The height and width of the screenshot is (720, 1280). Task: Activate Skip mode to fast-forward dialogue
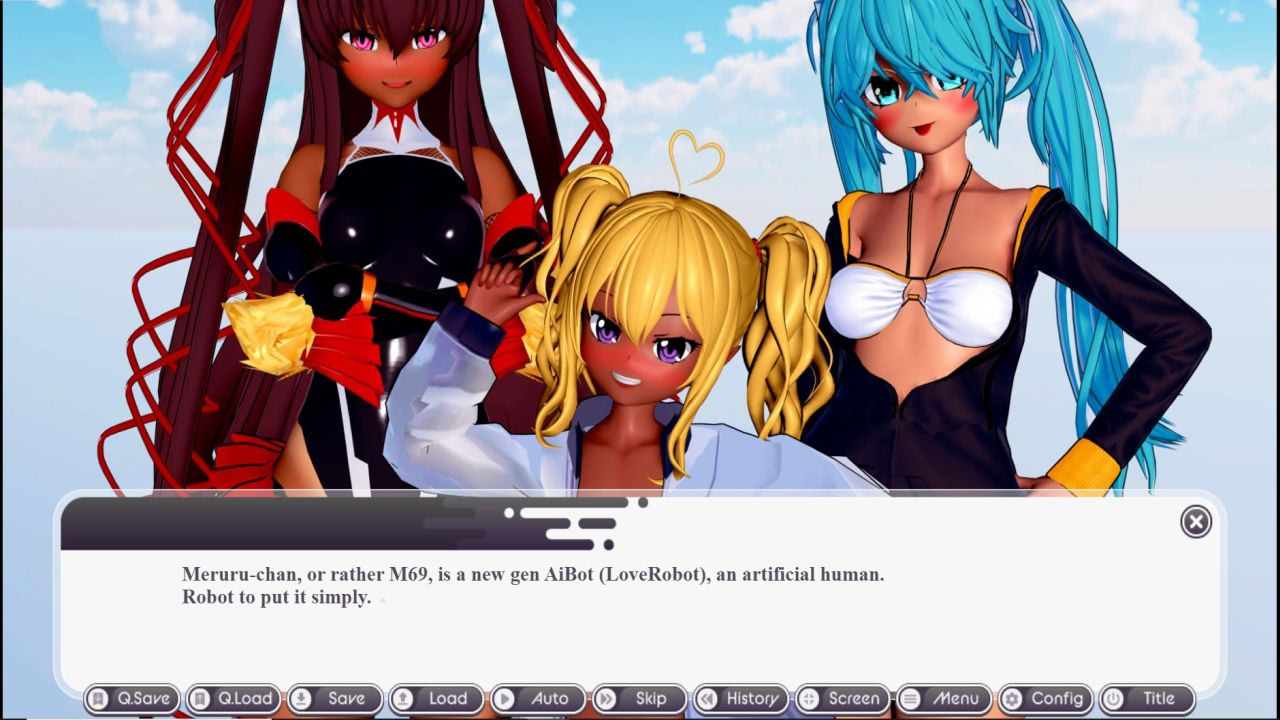(640, 699)
